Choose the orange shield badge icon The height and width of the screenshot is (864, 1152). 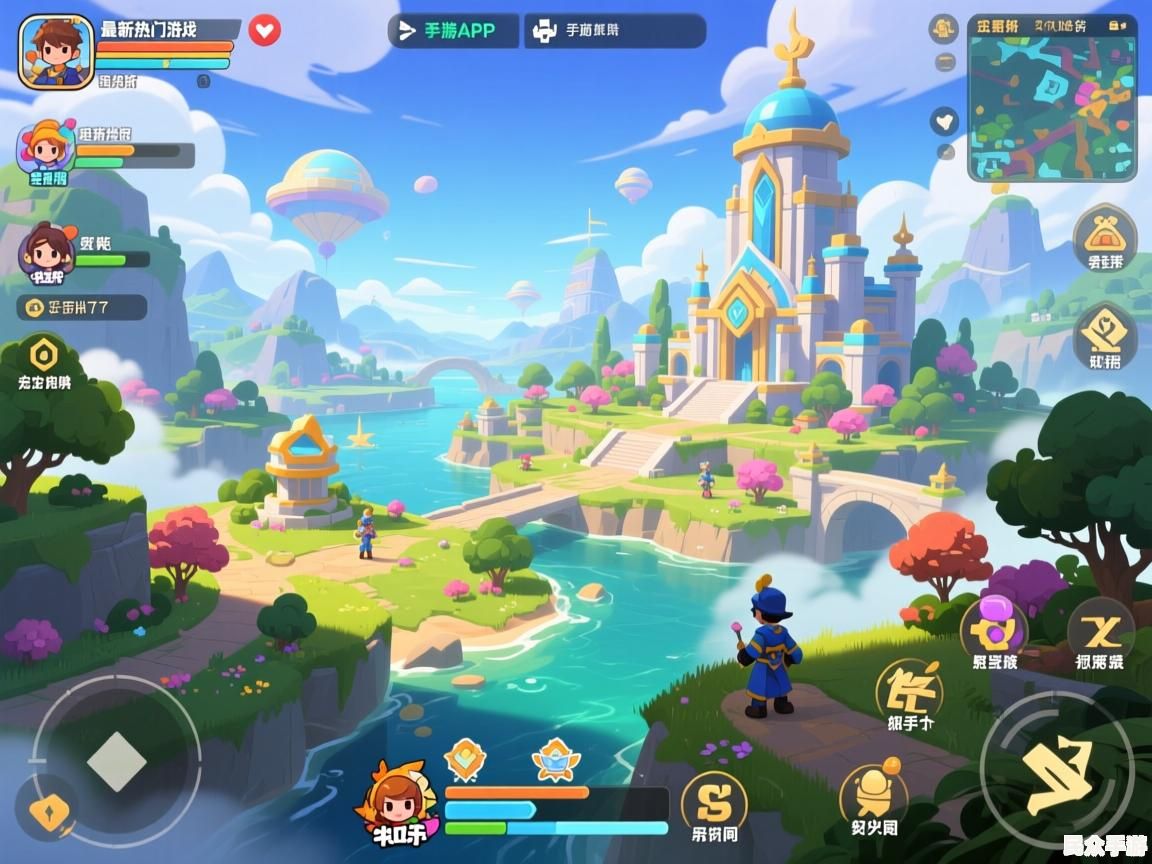click(x=465, y=759)
